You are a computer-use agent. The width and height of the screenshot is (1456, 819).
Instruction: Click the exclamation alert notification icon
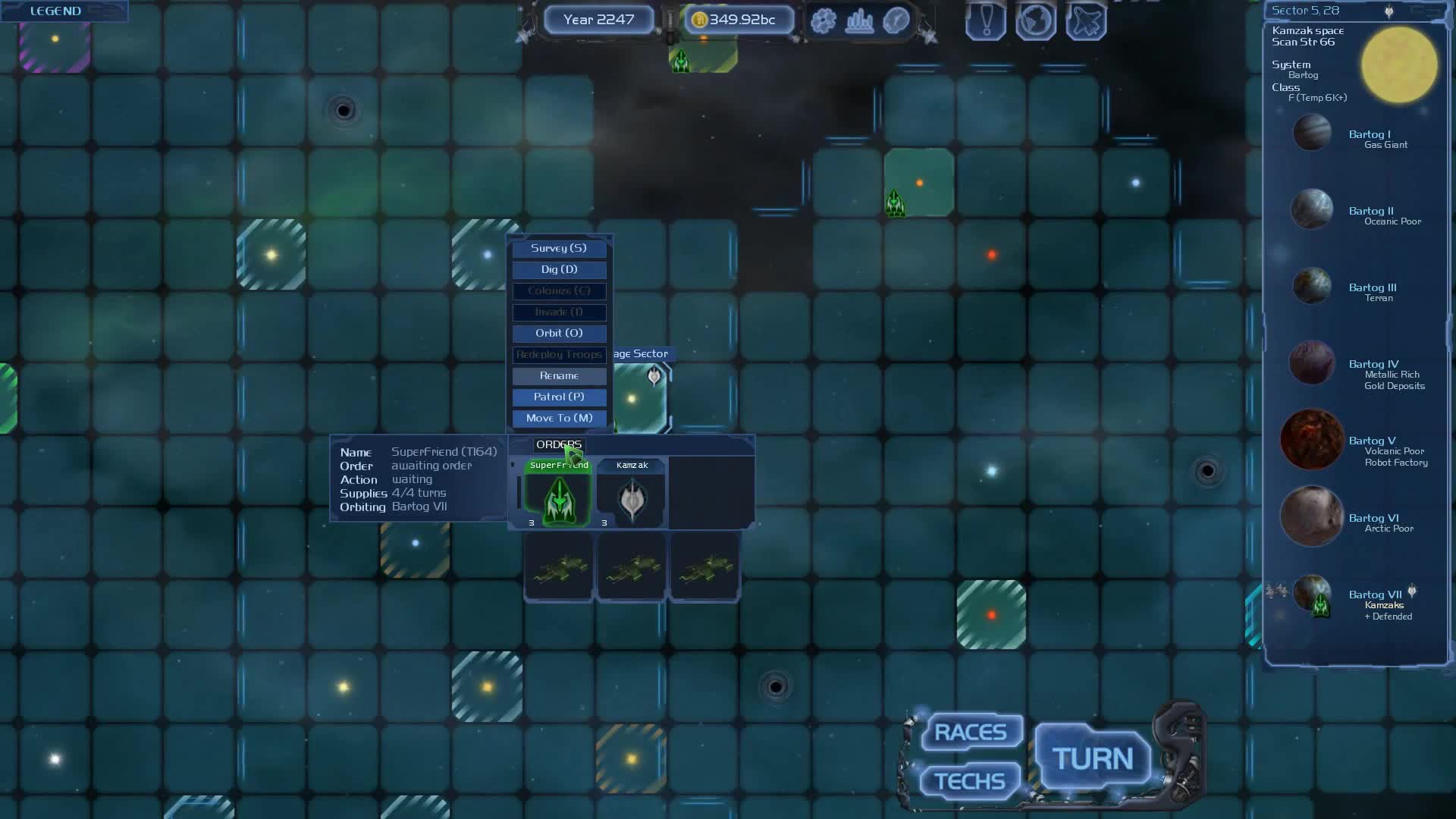click(x=985, y=20)
